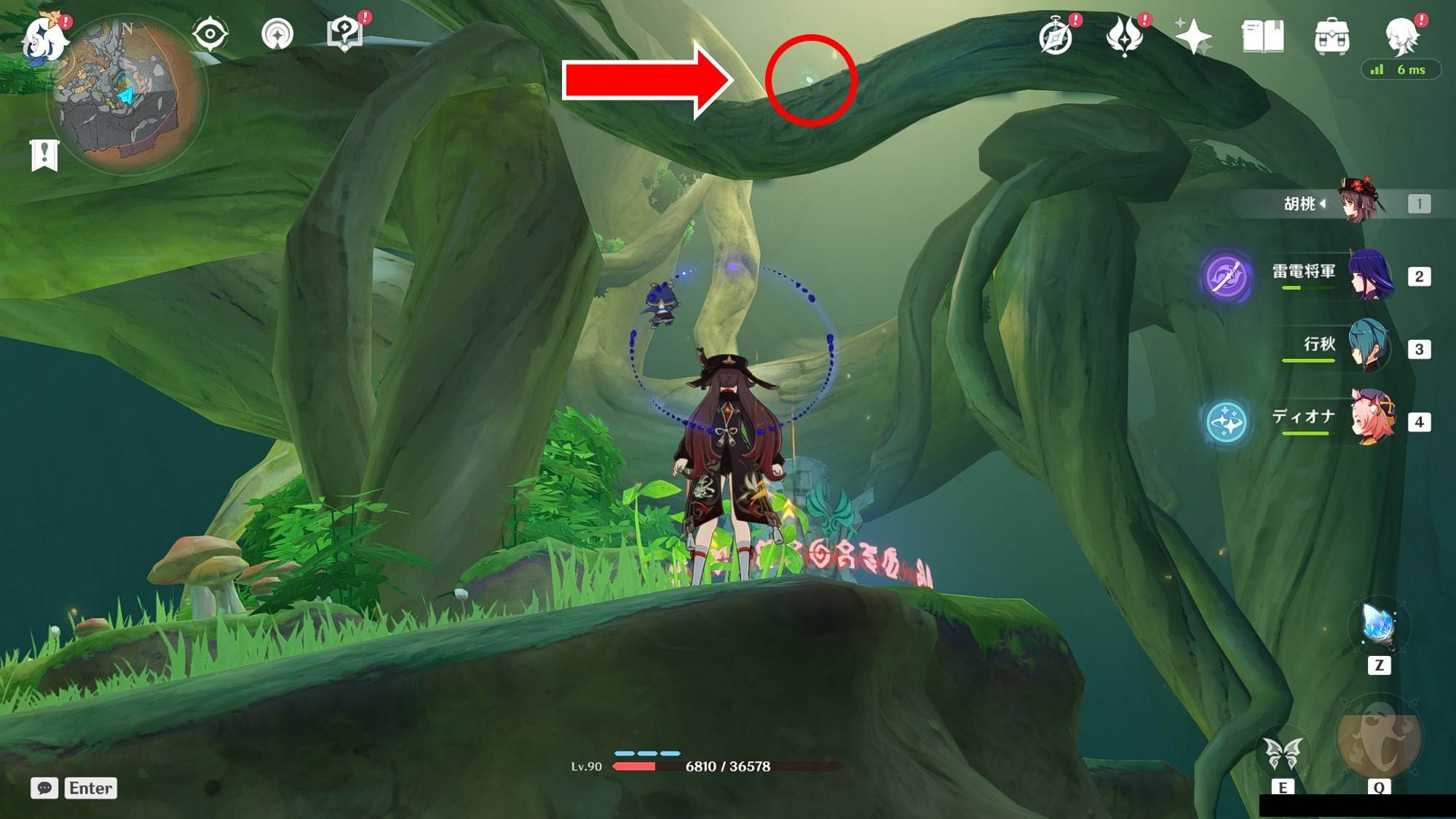The image size is (1456, 819).
Task: Open the wind-rose navigation icon
Action: 277,33
